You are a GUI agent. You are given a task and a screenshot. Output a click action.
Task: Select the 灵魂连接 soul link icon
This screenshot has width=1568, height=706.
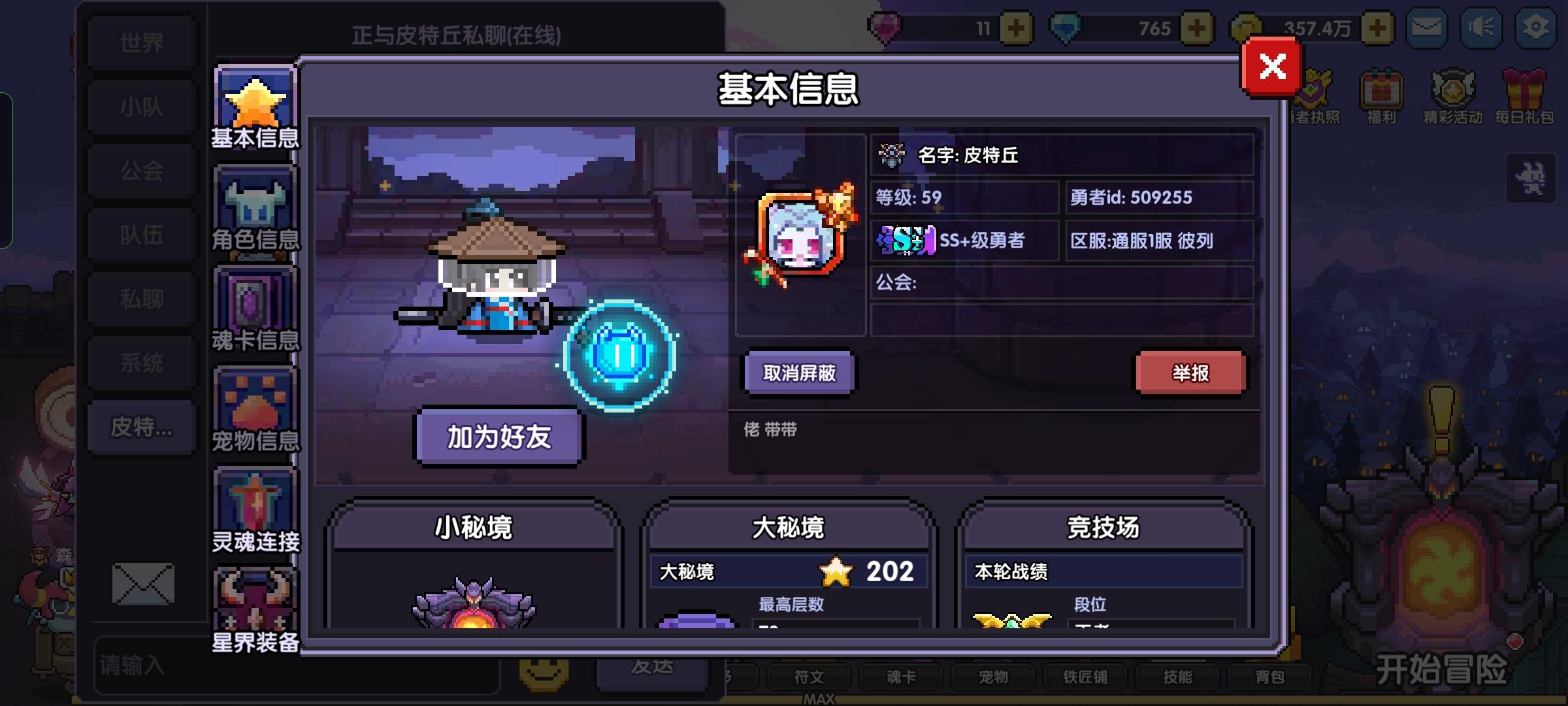pyautogui.click(x=255, y=500)
